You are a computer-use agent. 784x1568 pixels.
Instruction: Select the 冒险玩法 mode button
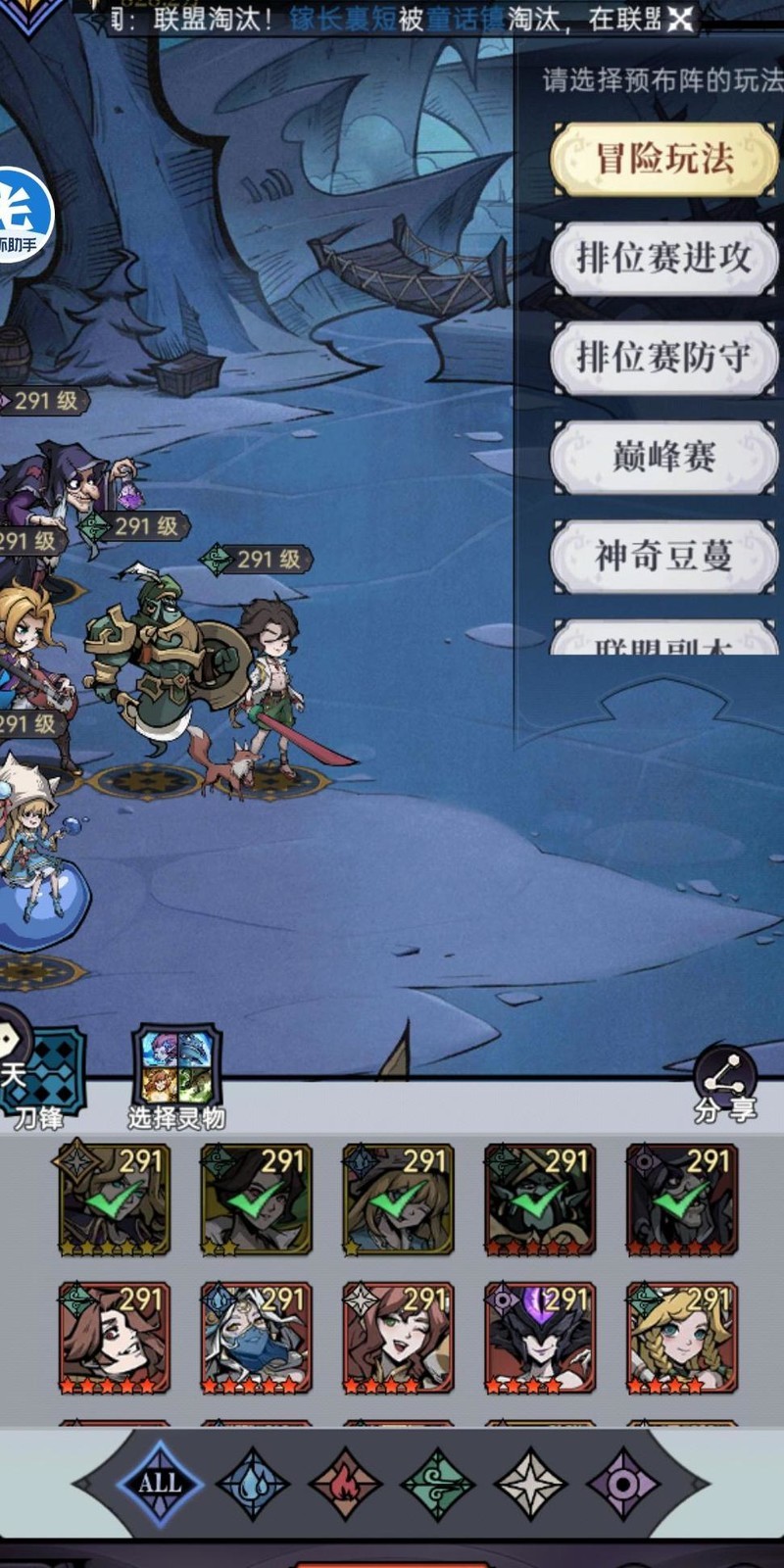(664, 159)
